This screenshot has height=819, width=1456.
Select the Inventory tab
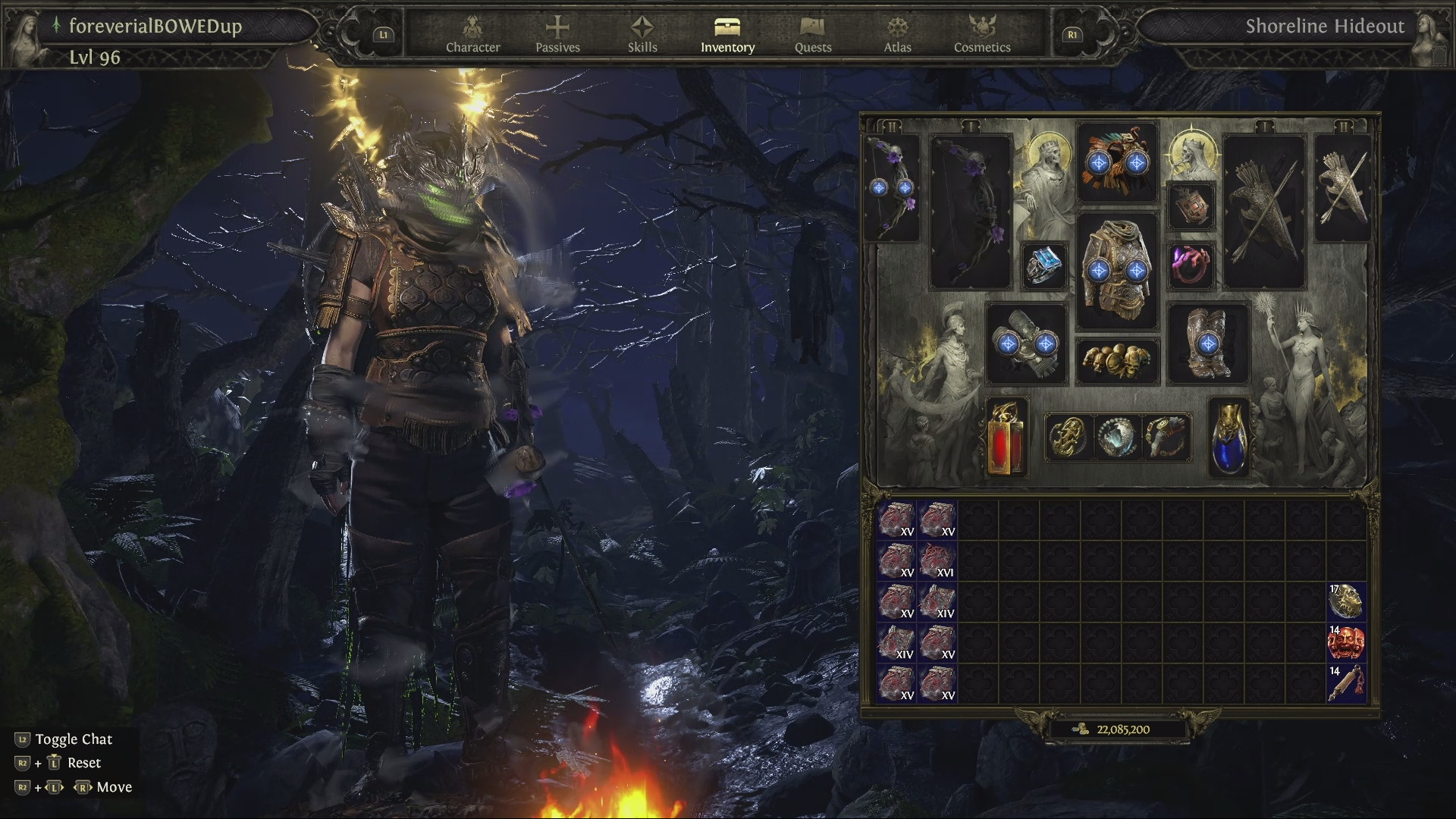pos(727,35)
